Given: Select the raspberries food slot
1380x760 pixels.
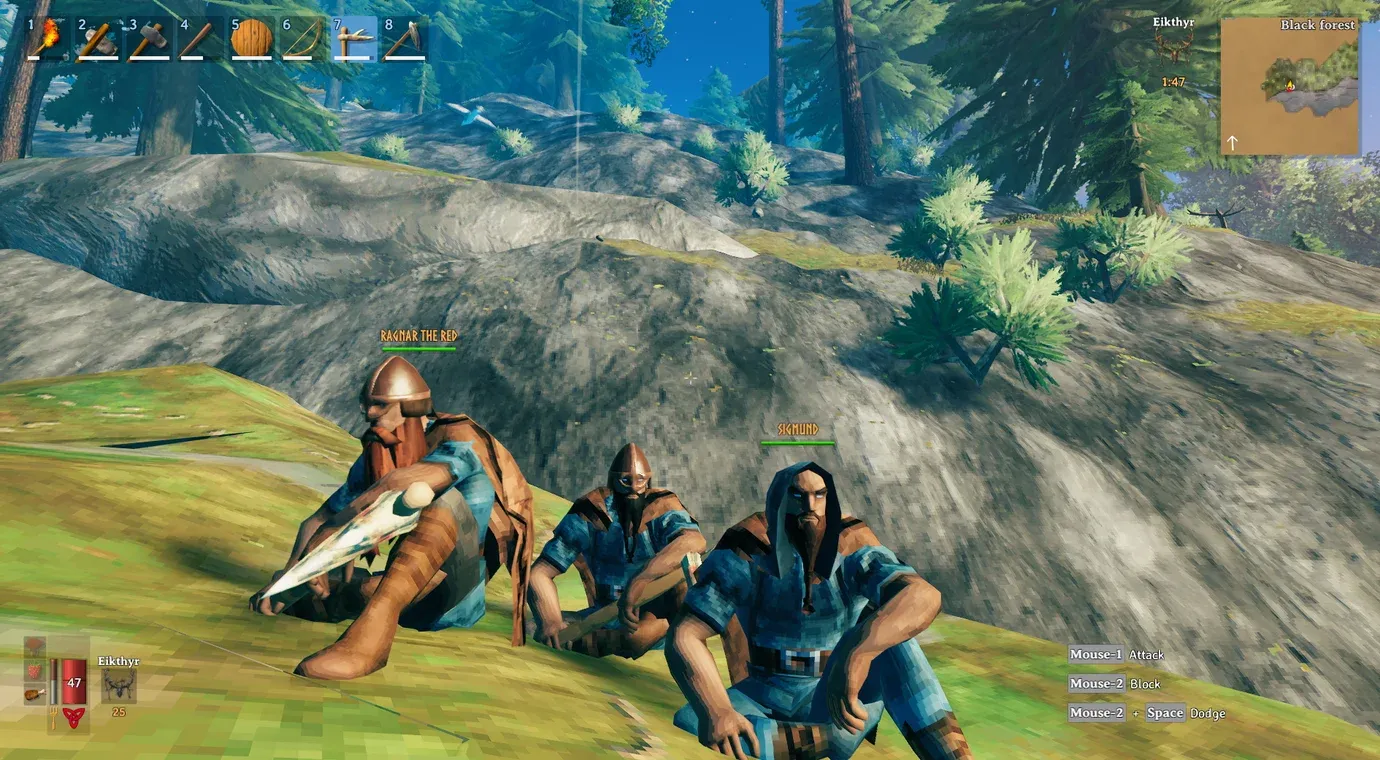Looking at the screenshot, I should pos(34,671).
